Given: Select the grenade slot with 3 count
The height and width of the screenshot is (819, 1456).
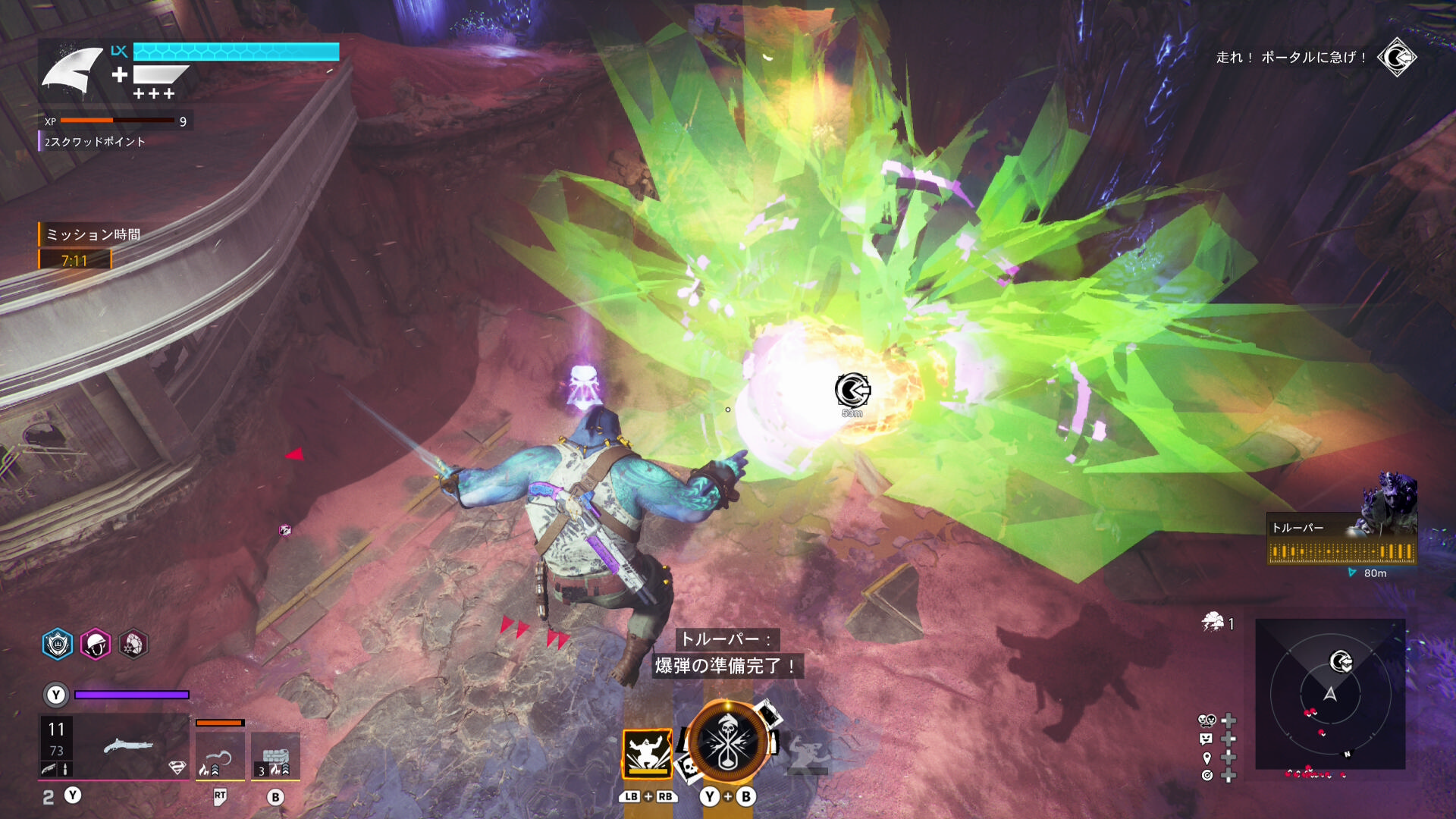Looking at the screenshot, I should click(275, 756).
